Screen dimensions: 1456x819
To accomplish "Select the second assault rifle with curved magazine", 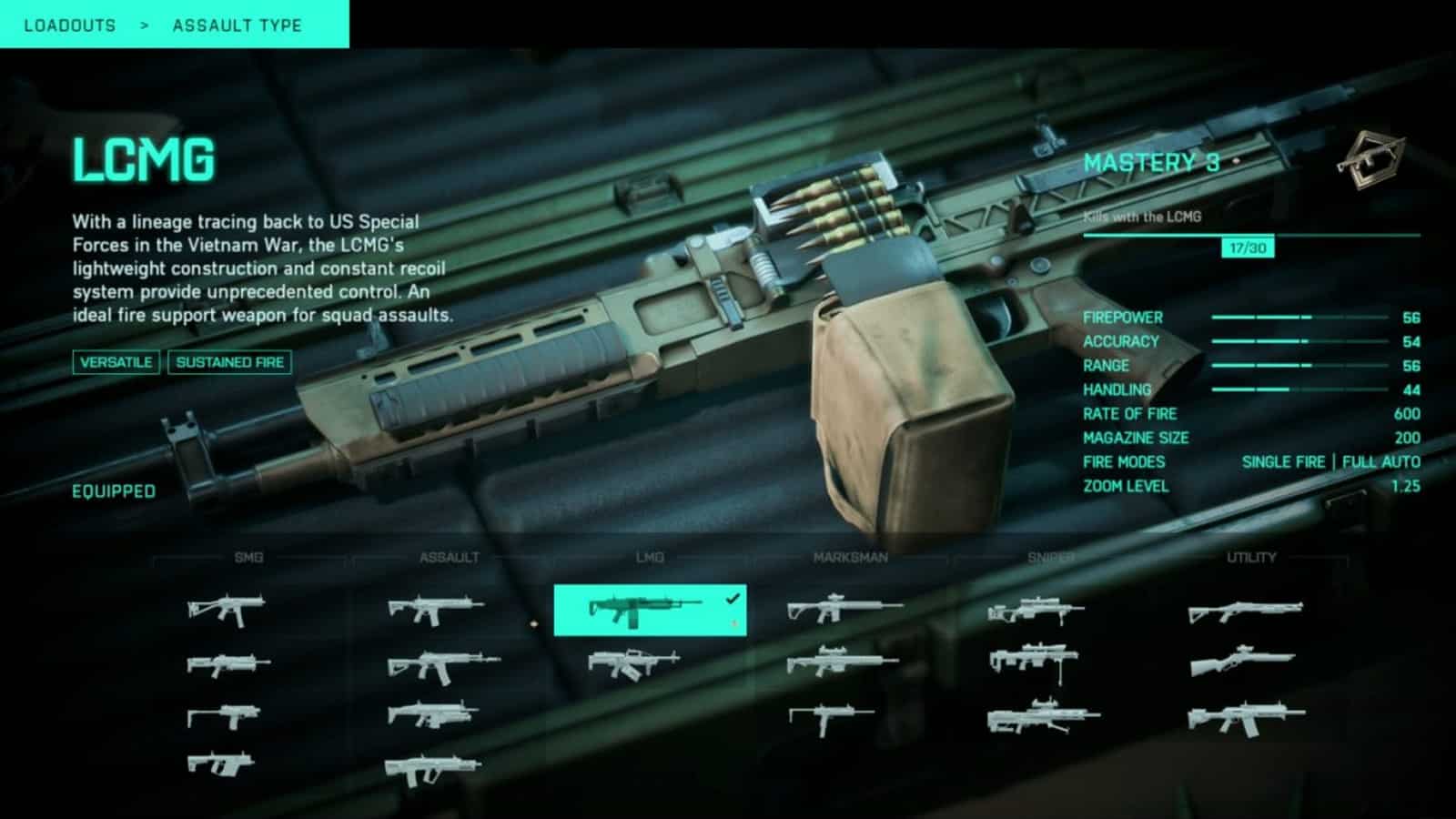I will click(x=442, y=666).
